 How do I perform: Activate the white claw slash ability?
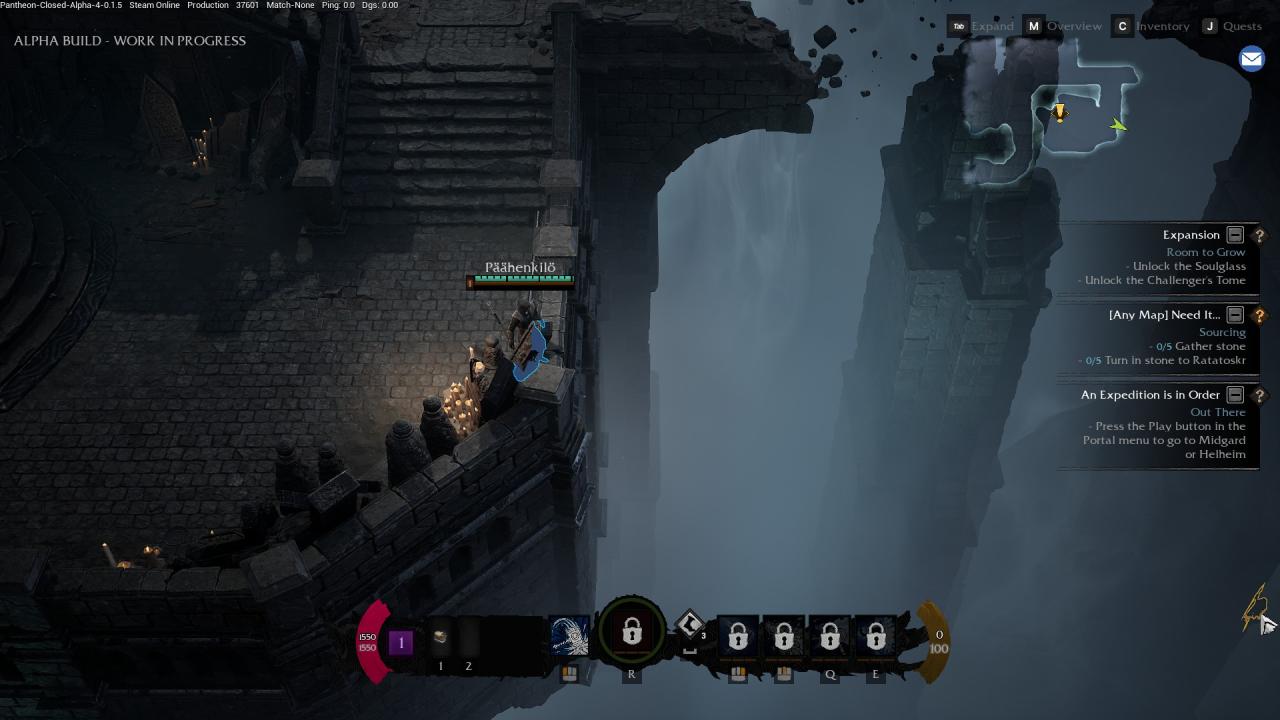pos(570,636)
